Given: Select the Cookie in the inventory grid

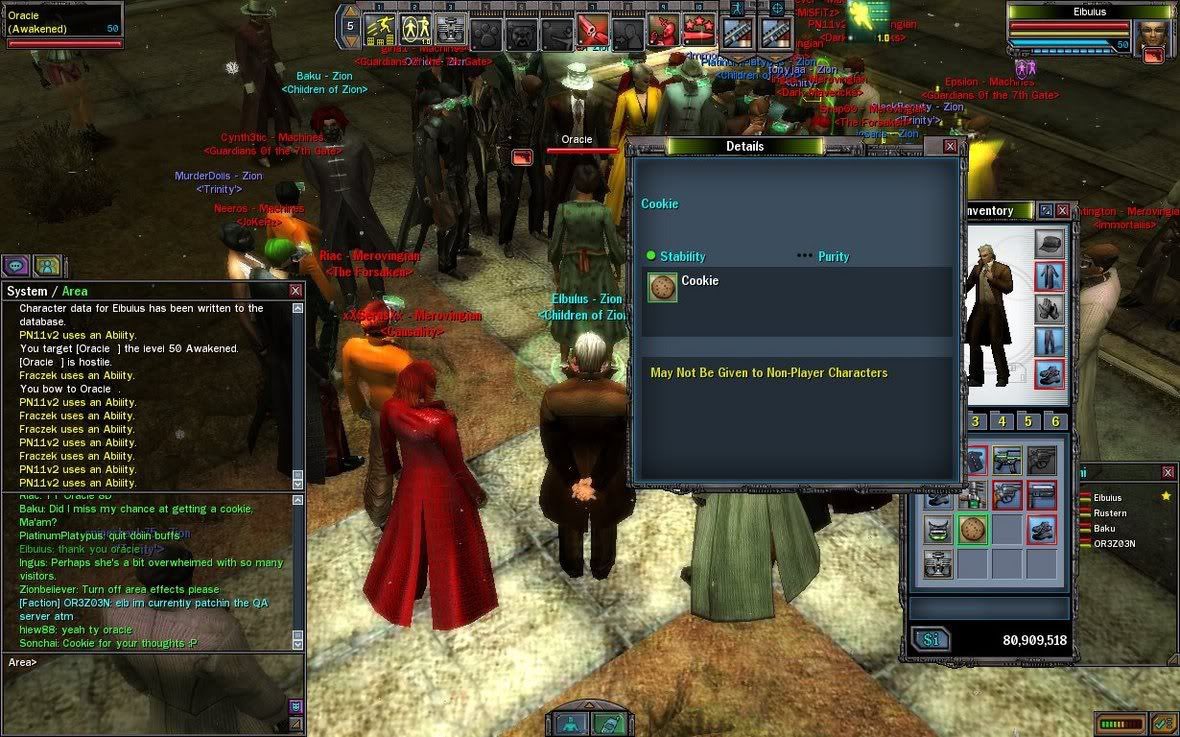Looking at the screenshot, I should tap(973, 529).
